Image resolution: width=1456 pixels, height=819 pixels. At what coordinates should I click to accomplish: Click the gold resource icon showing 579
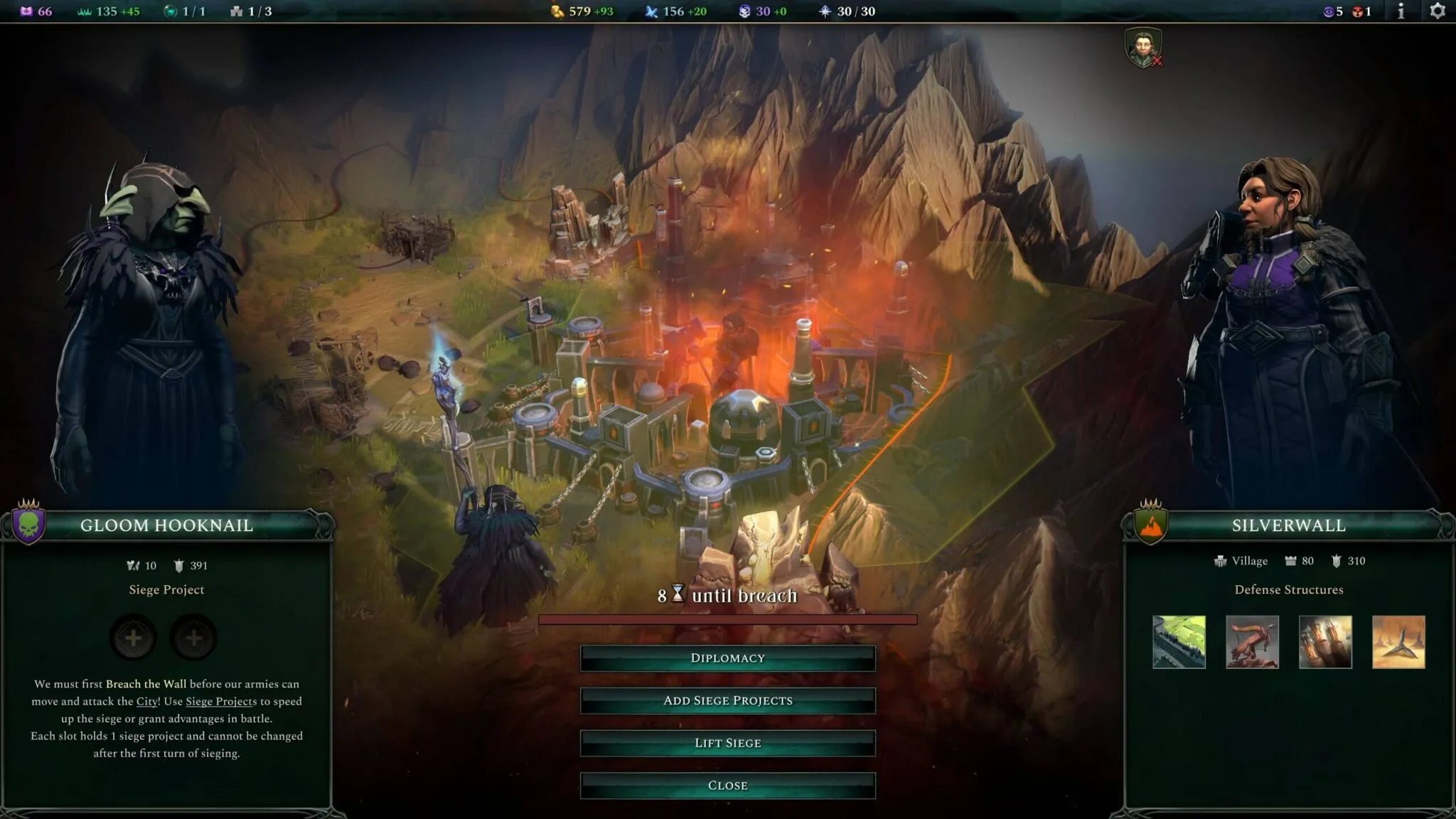coord(556,11)
